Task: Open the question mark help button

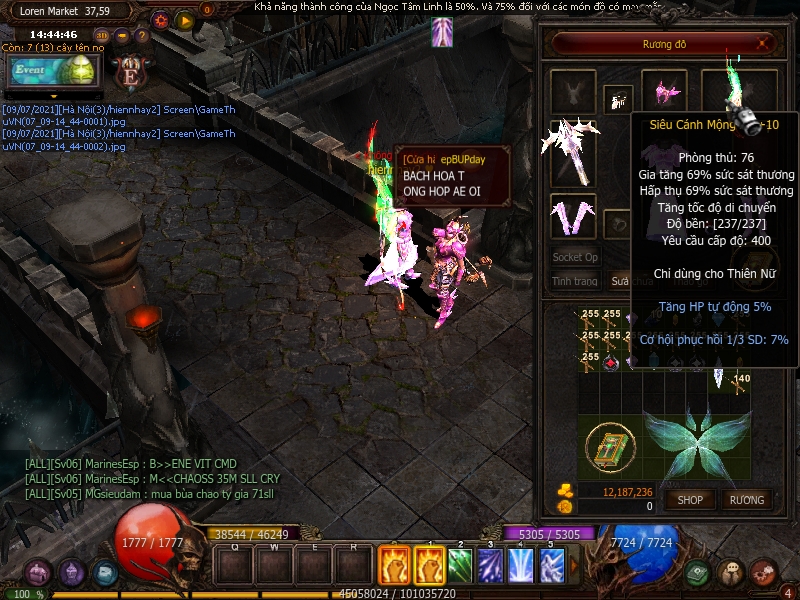Action: (x=141, y=37)
